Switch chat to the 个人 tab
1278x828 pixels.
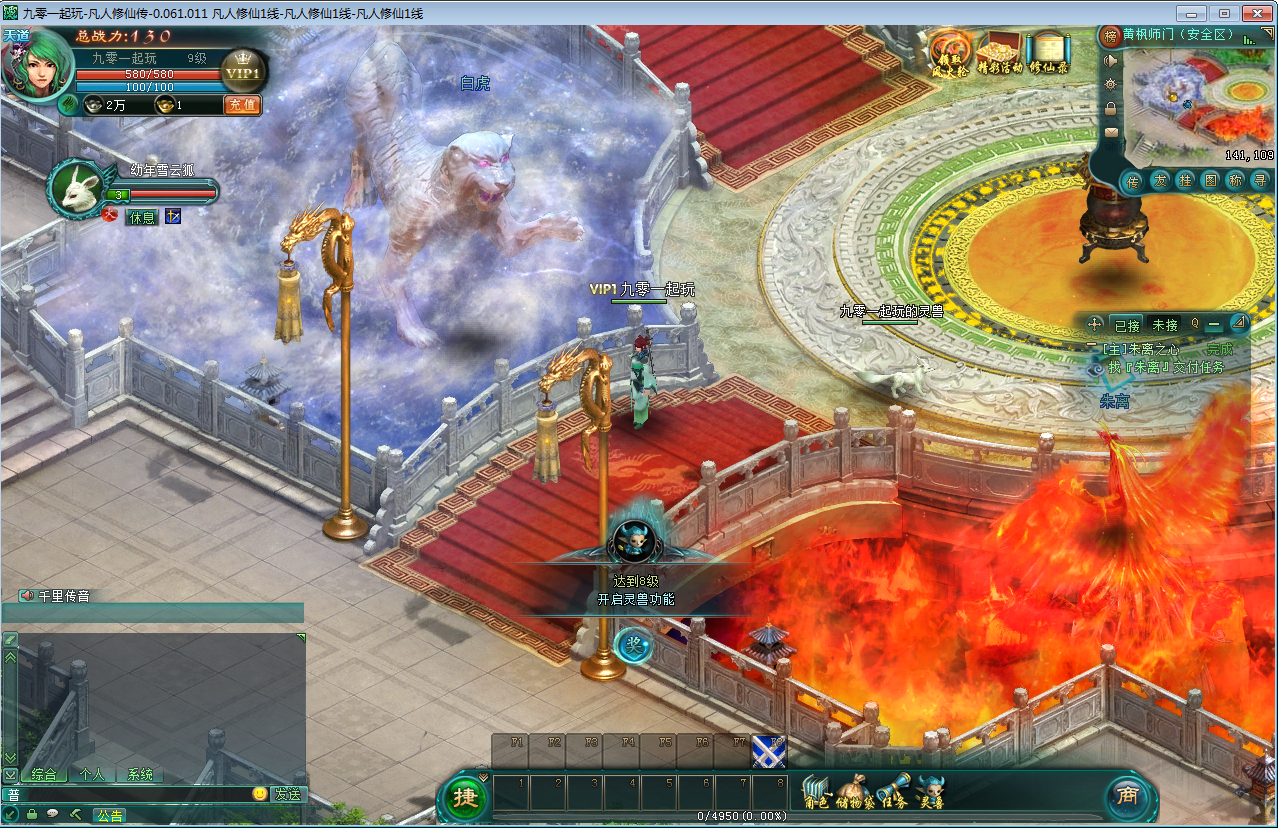coord(92,774)
